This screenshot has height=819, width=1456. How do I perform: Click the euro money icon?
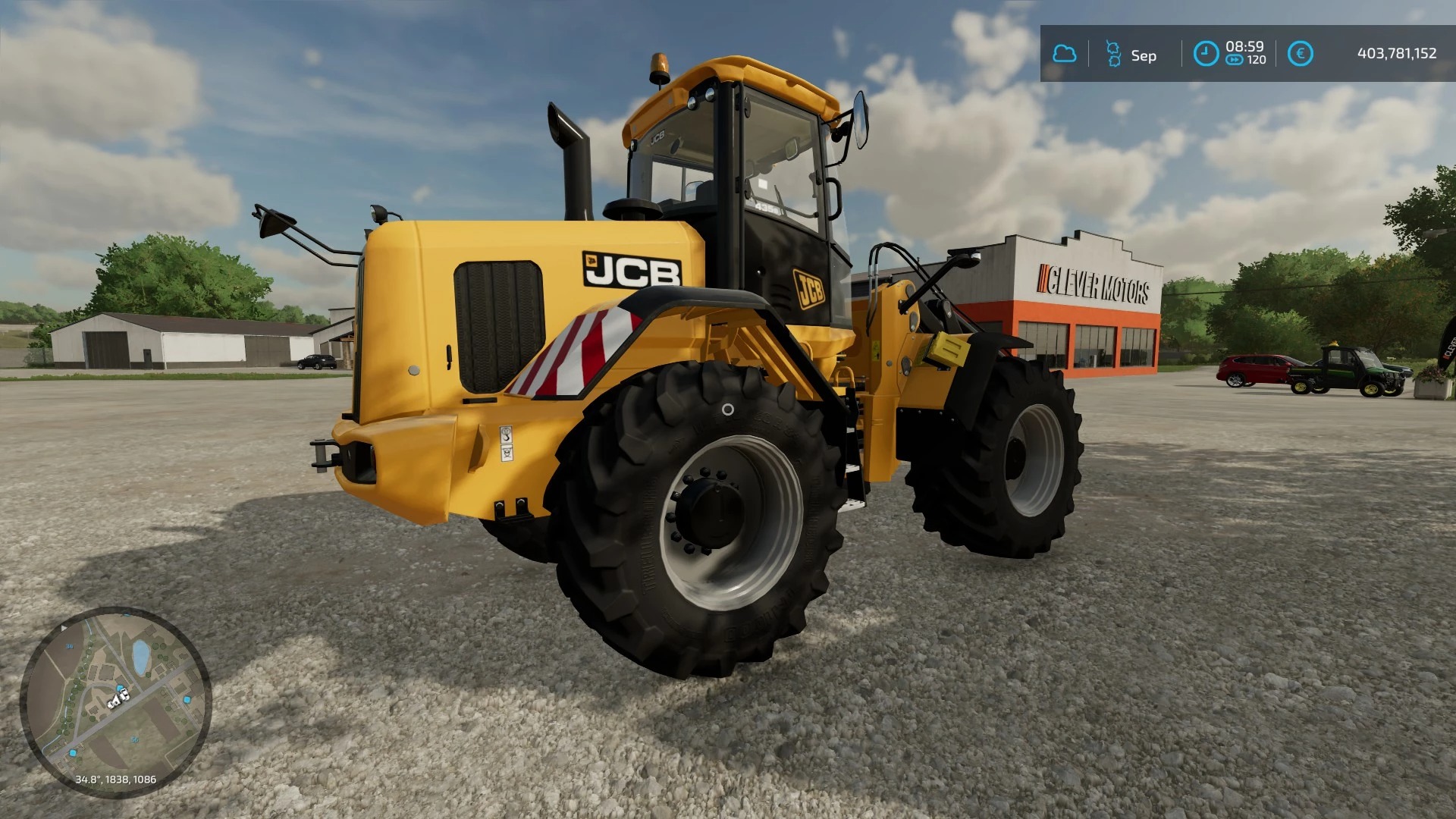pos(1300,54)
